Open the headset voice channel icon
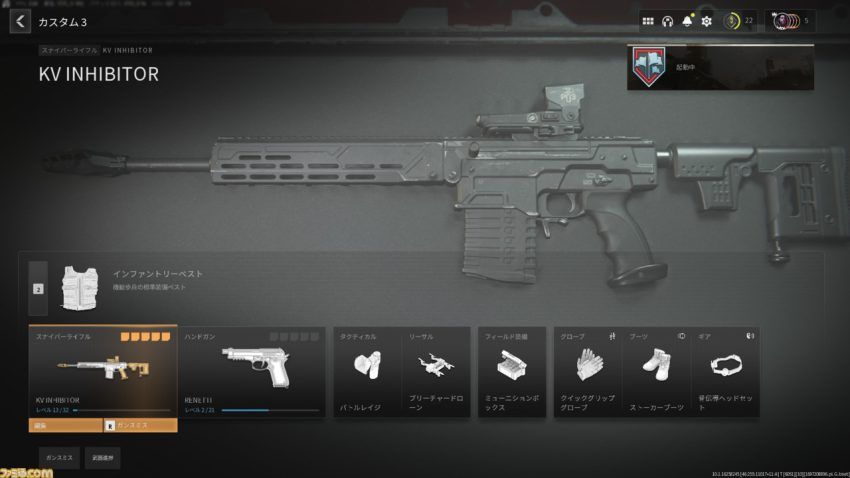The image size is (850, 478). (668, 21)
